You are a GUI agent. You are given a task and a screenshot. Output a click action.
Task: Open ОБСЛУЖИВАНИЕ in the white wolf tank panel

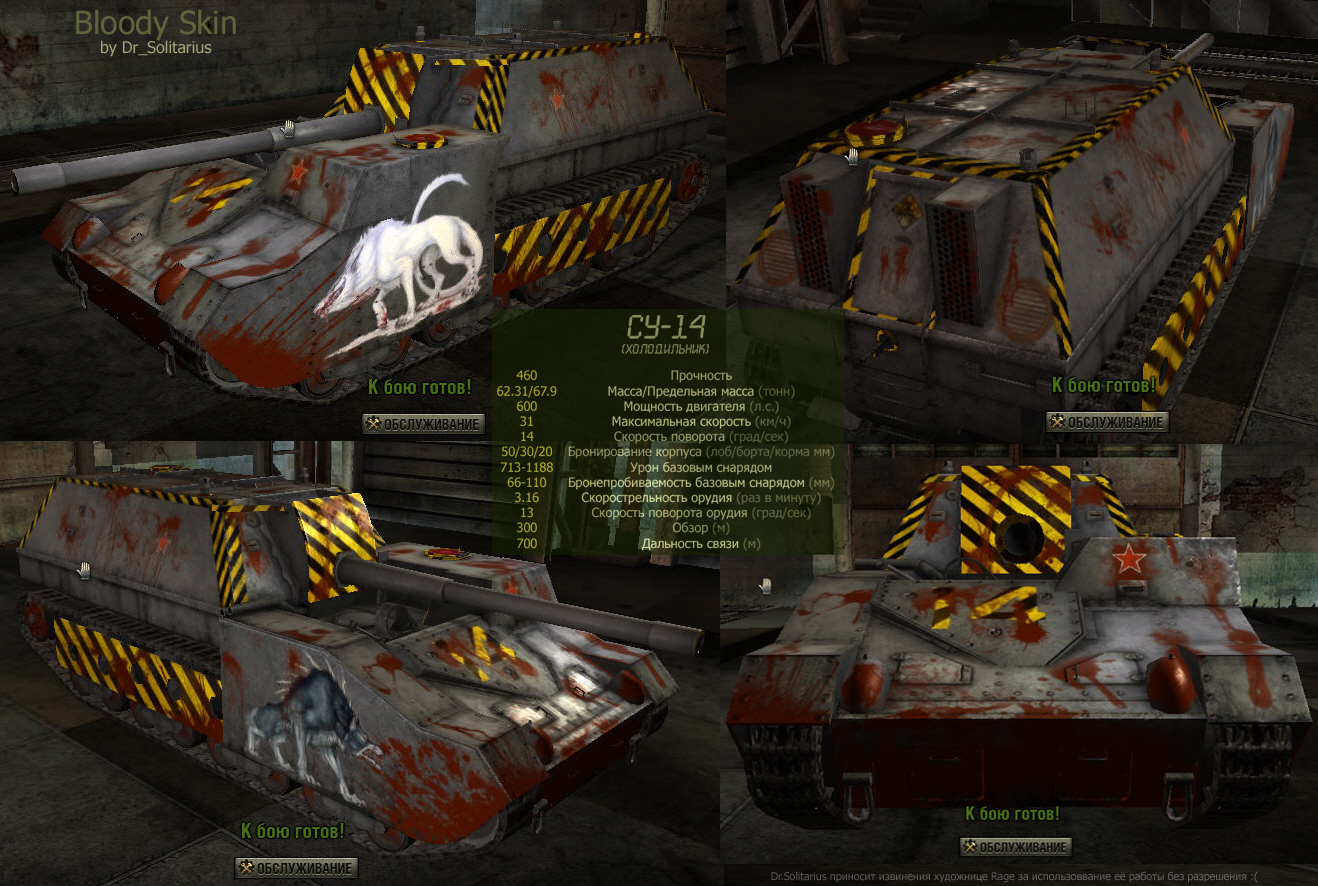click(423, 424)
